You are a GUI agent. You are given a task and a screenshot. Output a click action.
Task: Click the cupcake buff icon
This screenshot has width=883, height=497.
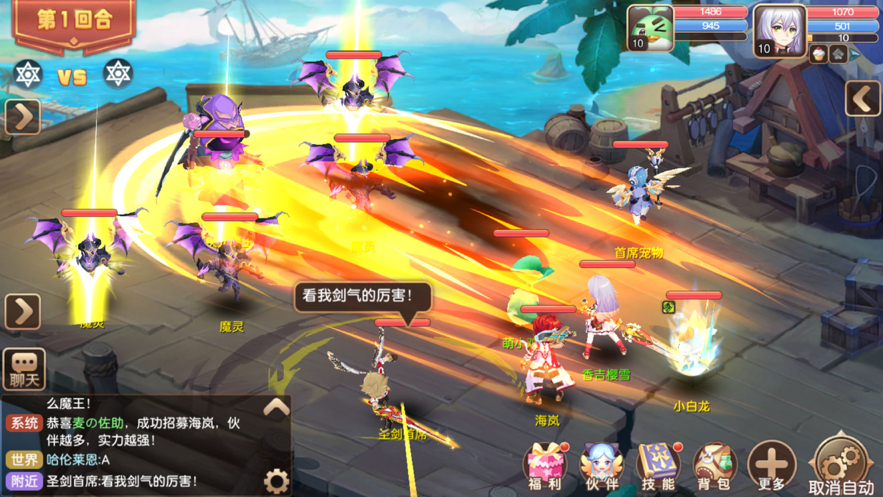tap(819, 53)
